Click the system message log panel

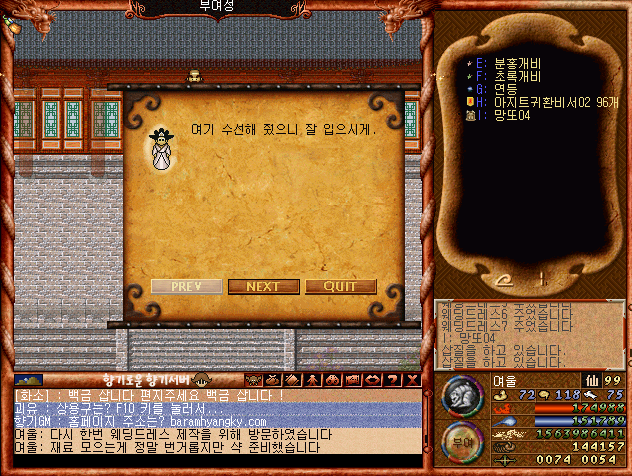tap(531, 335)
